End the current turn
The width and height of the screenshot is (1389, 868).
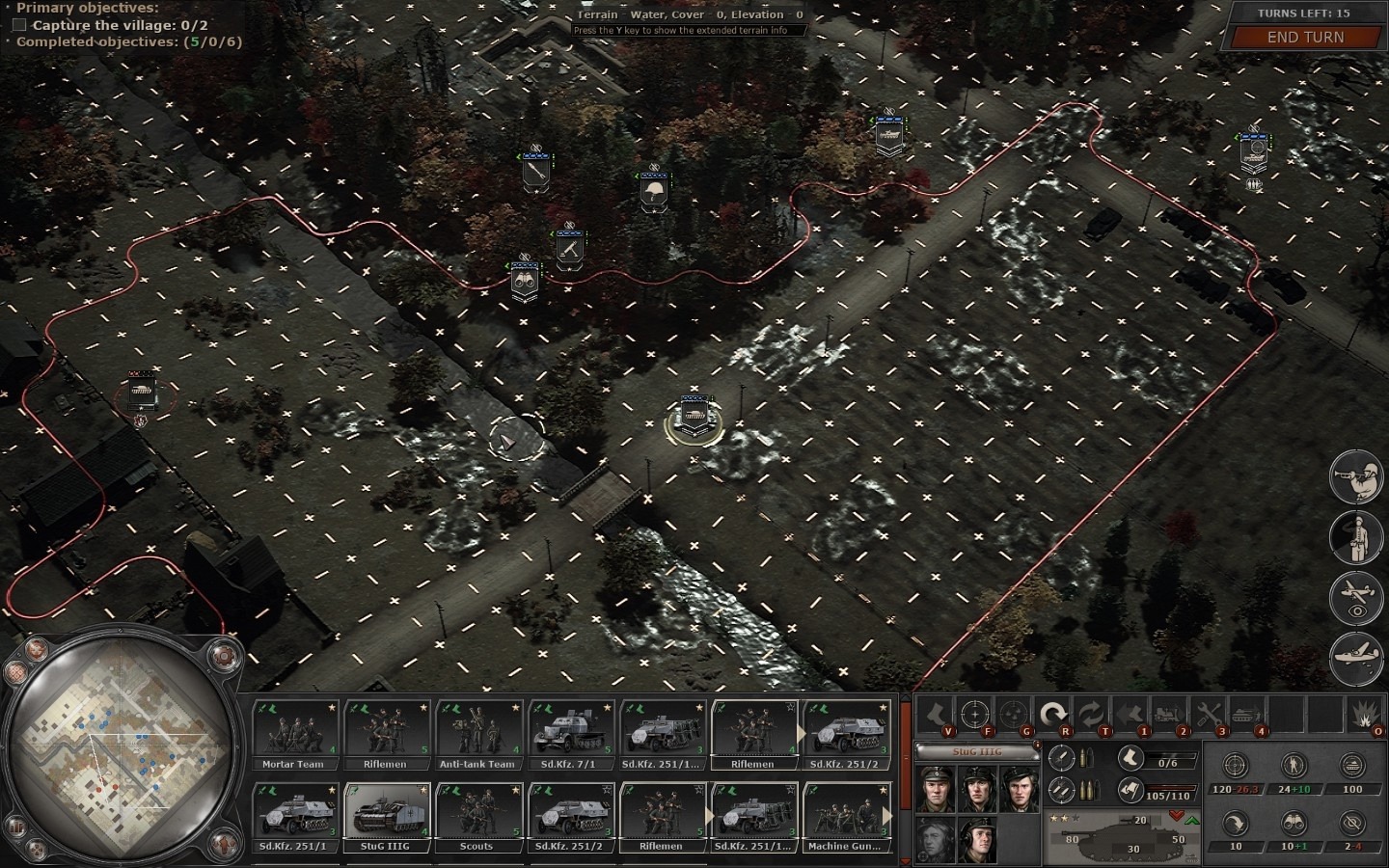coord(1304,38)
